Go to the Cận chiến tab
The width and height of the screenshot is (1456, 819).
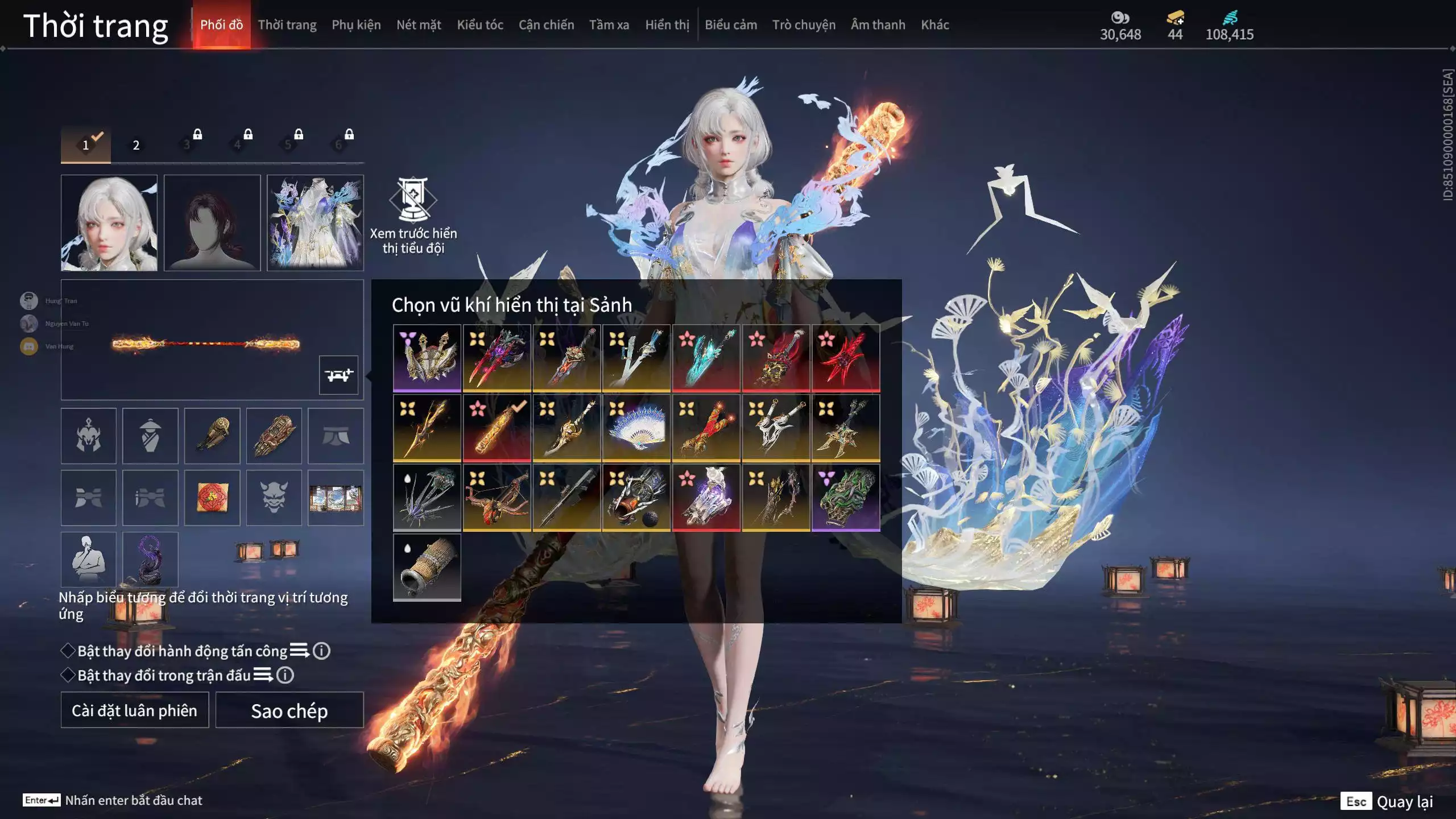tap(546, 25)
